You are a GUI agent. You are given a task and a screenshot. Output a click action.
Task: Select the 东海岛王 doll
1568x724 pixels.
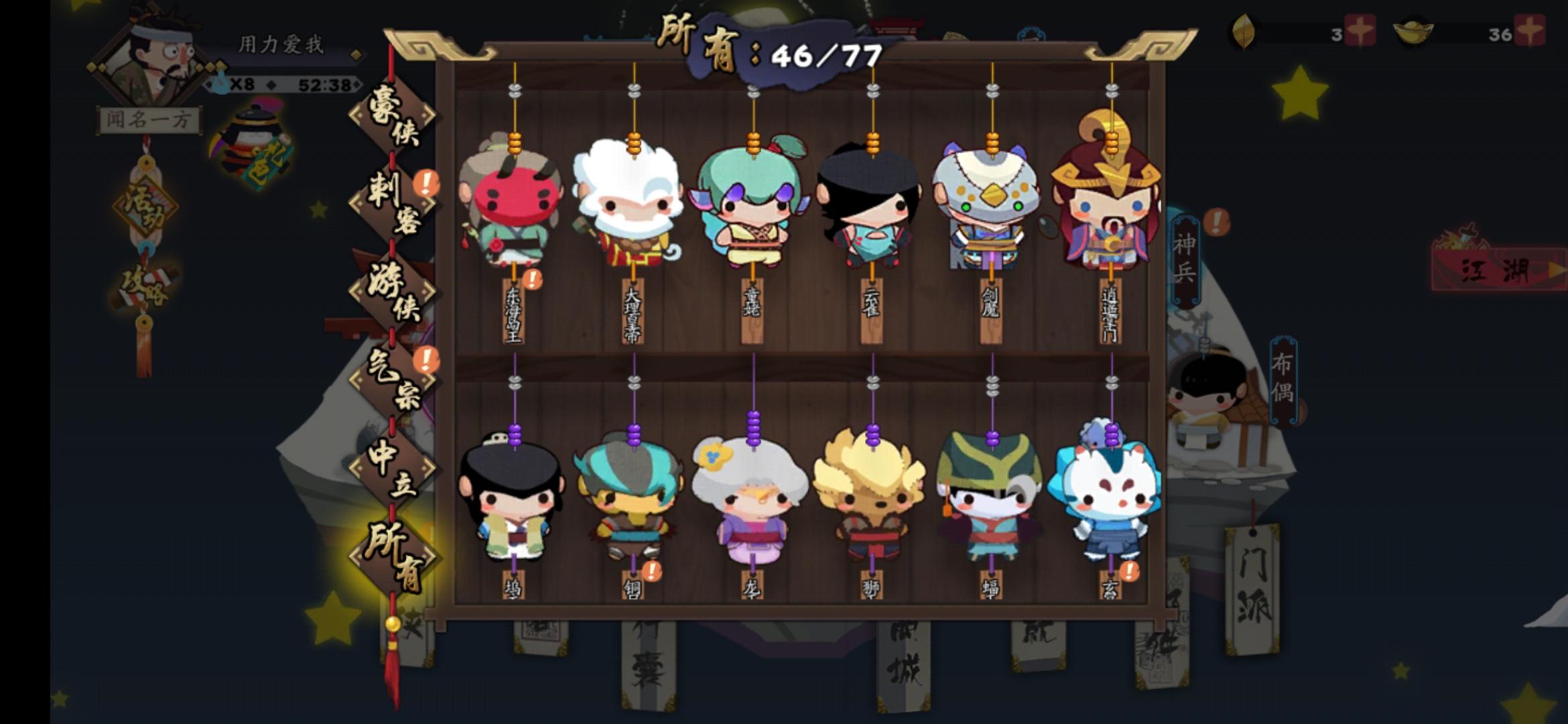tap(513, 201)
